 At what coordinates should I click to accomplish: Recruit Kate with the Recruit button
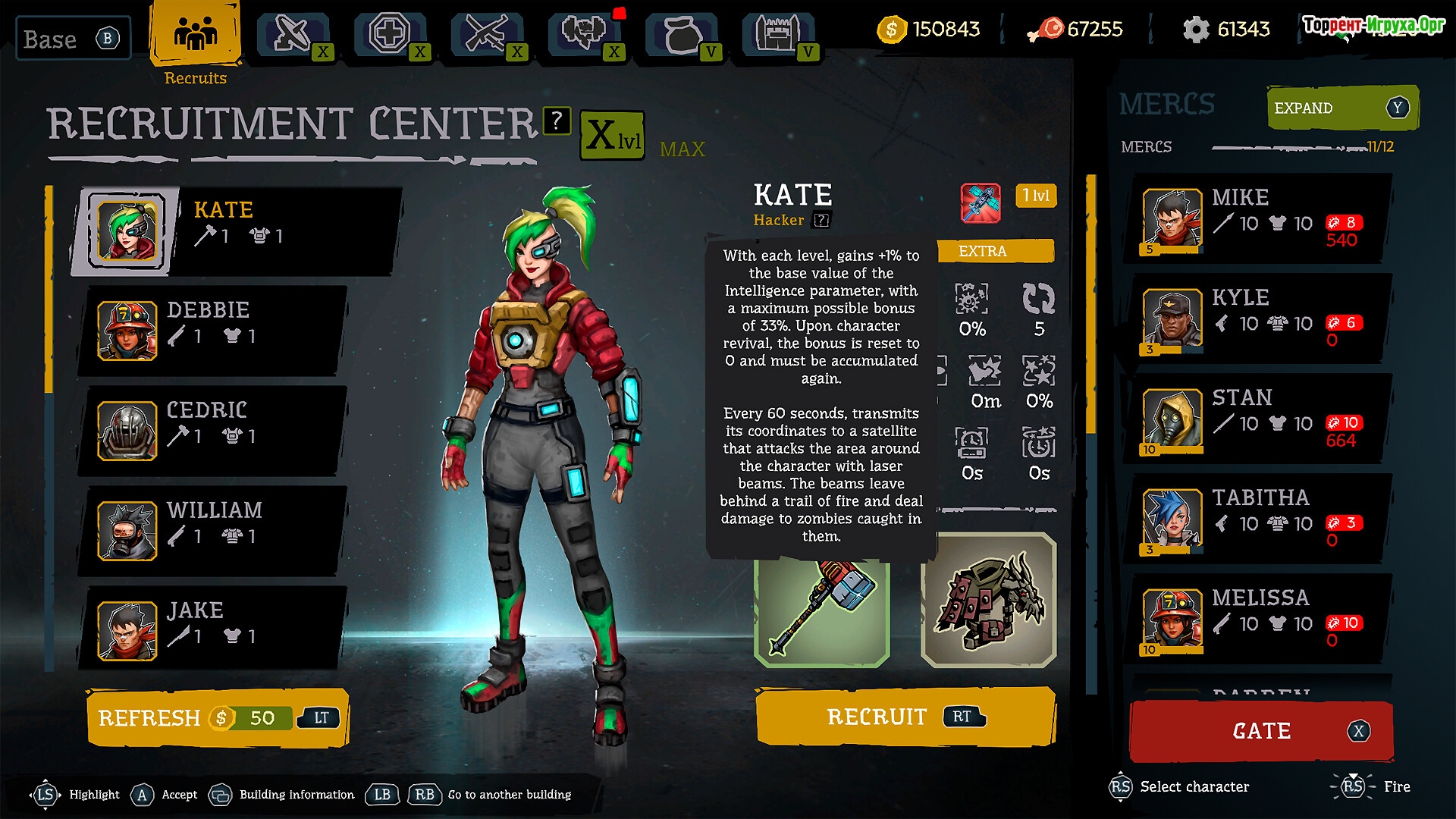point(905,717)
